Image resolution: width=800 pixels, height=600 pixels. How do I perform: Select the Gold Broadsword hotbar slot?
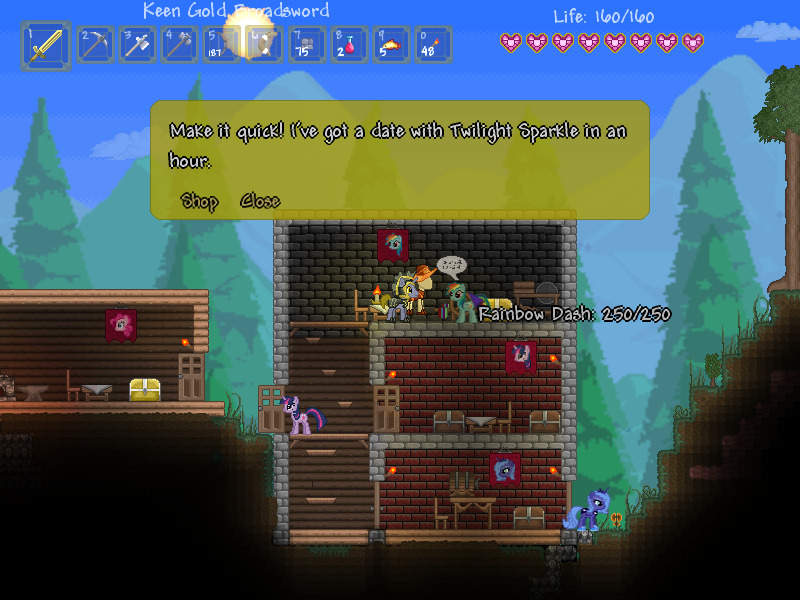click(46, 46)
